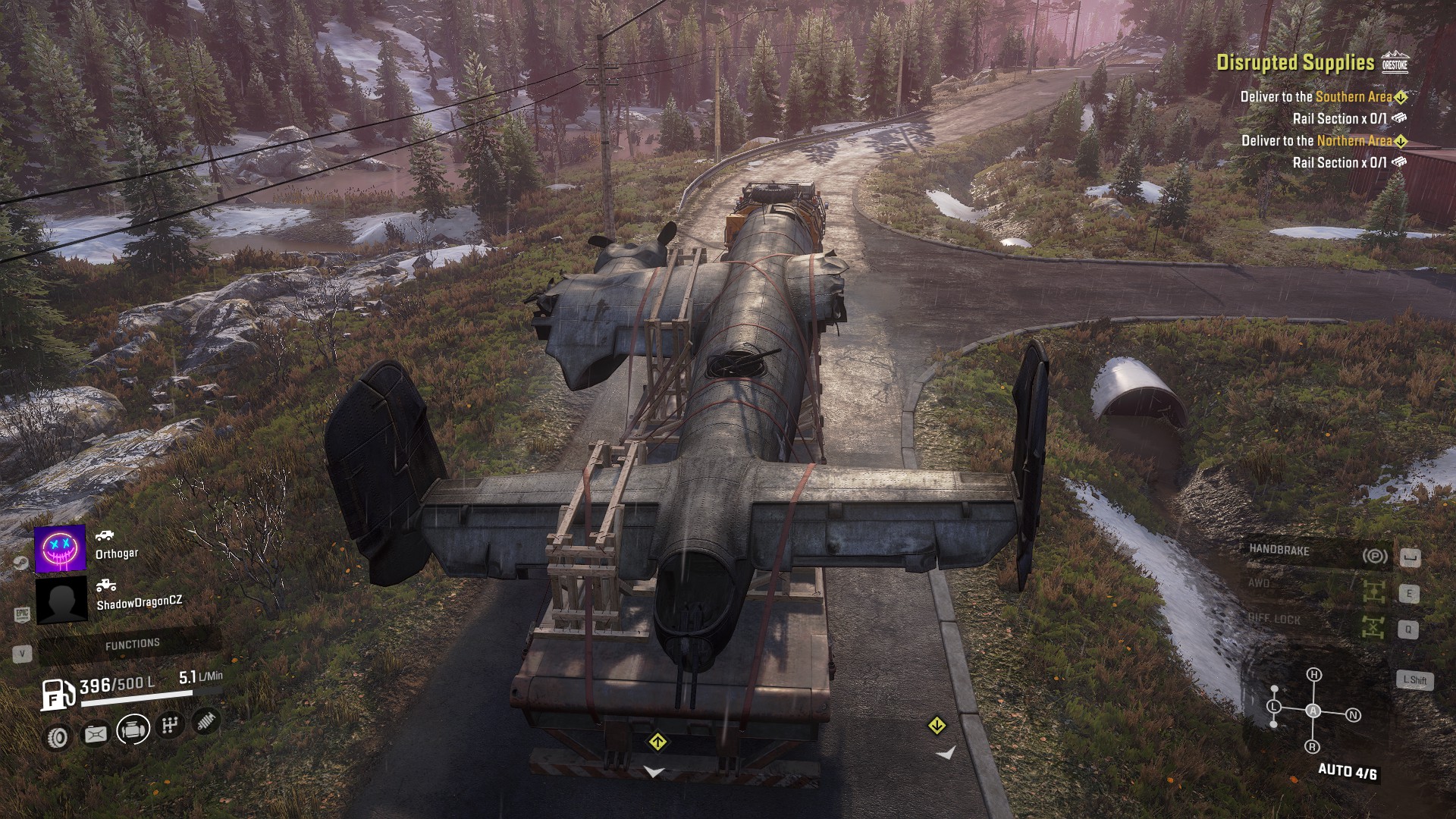Select ShadowDragonCZ's silhouette avatar

(x=61, y=600)
